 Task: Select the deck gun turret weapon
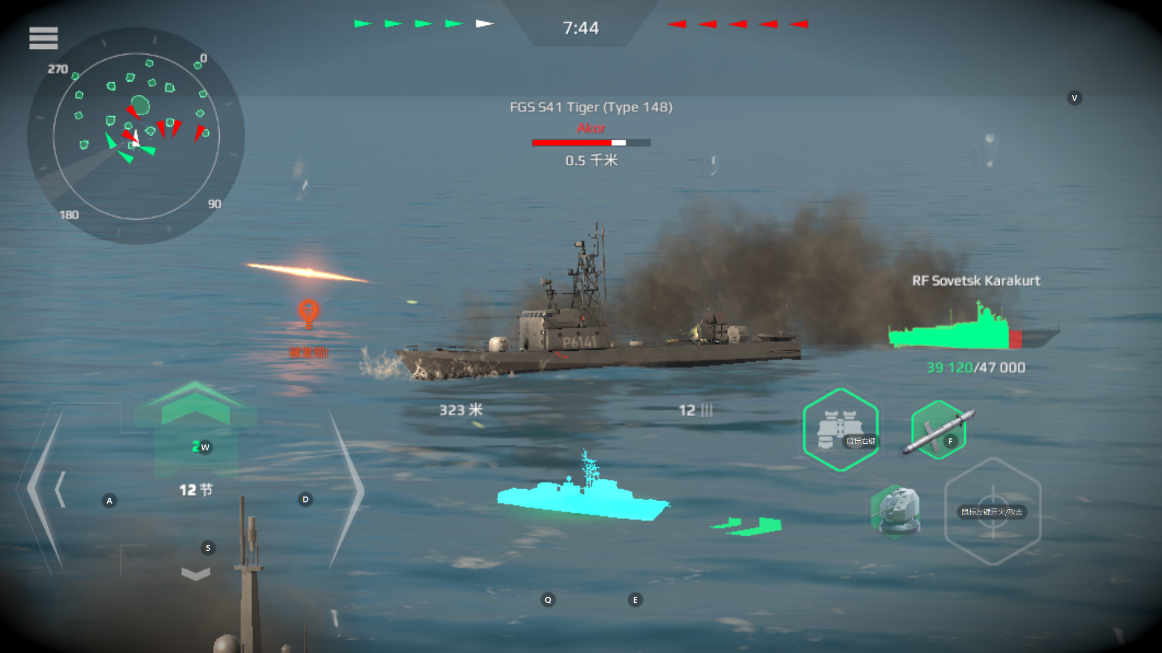[x=894, y=510]
